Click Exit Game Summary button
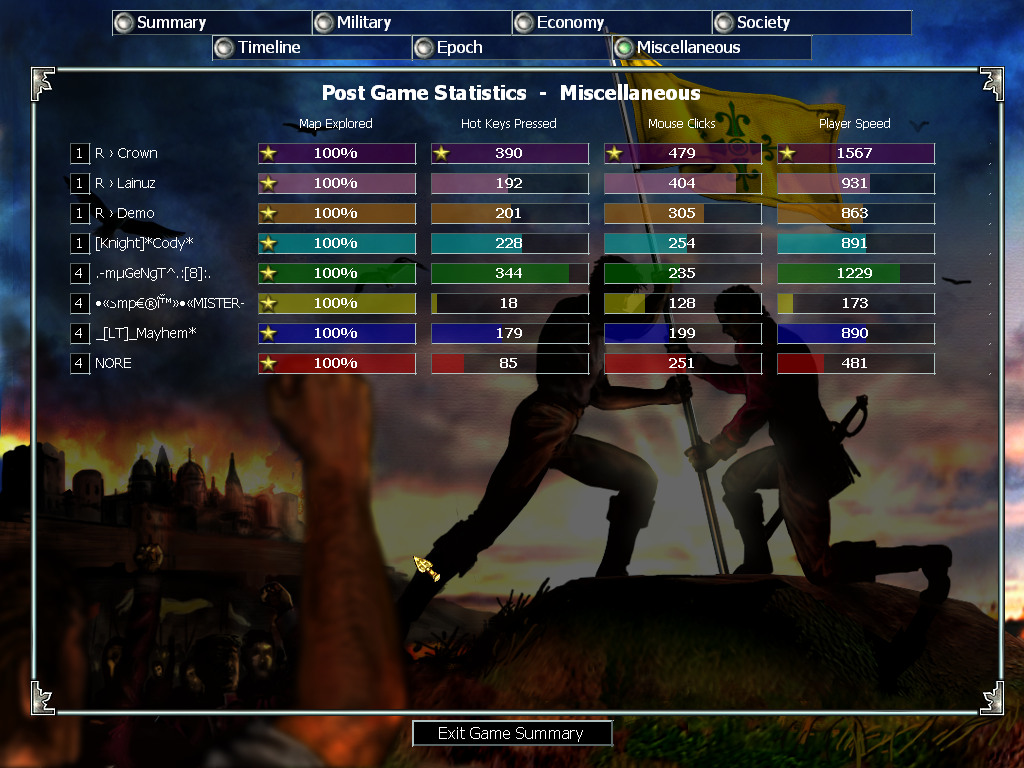 point(511,734)
